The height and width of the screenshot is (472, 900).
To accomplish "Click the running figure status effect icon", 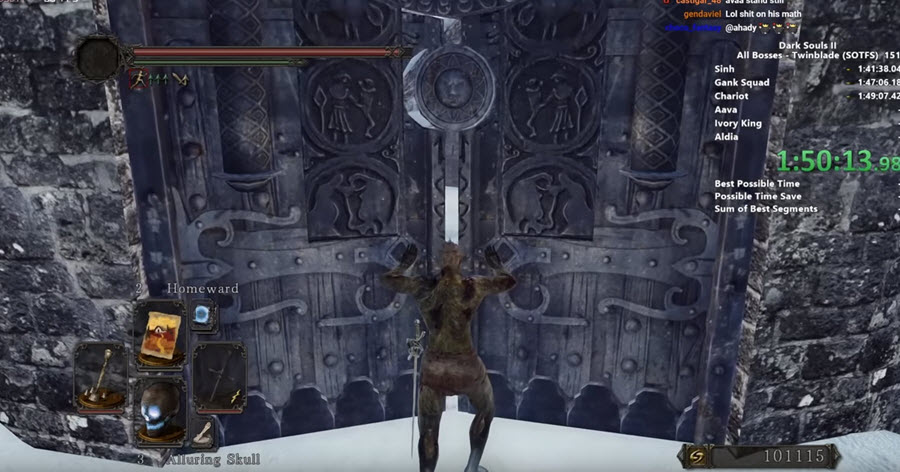I will [134, 78].
